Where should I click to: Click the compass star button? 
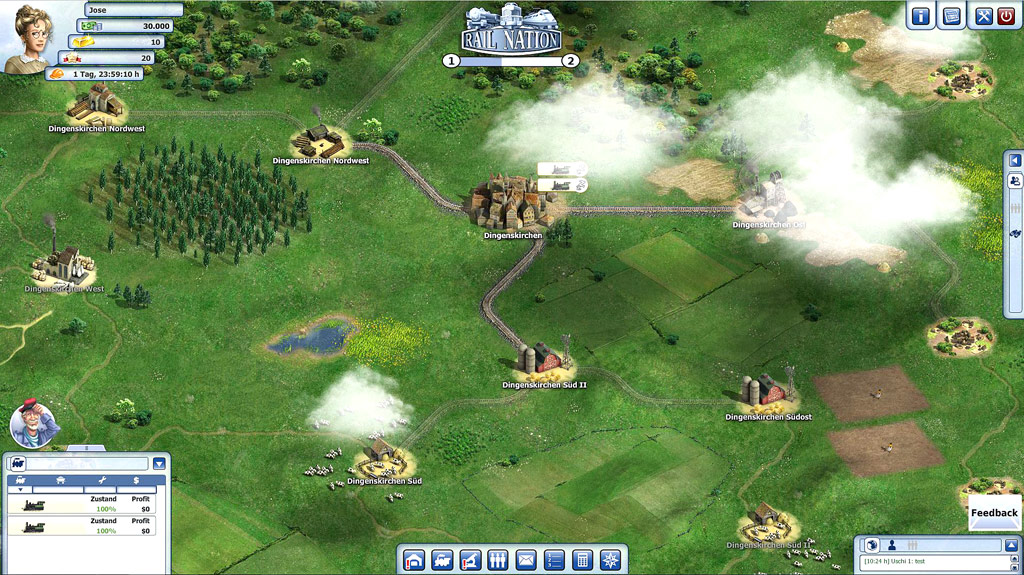coord(609,560)
